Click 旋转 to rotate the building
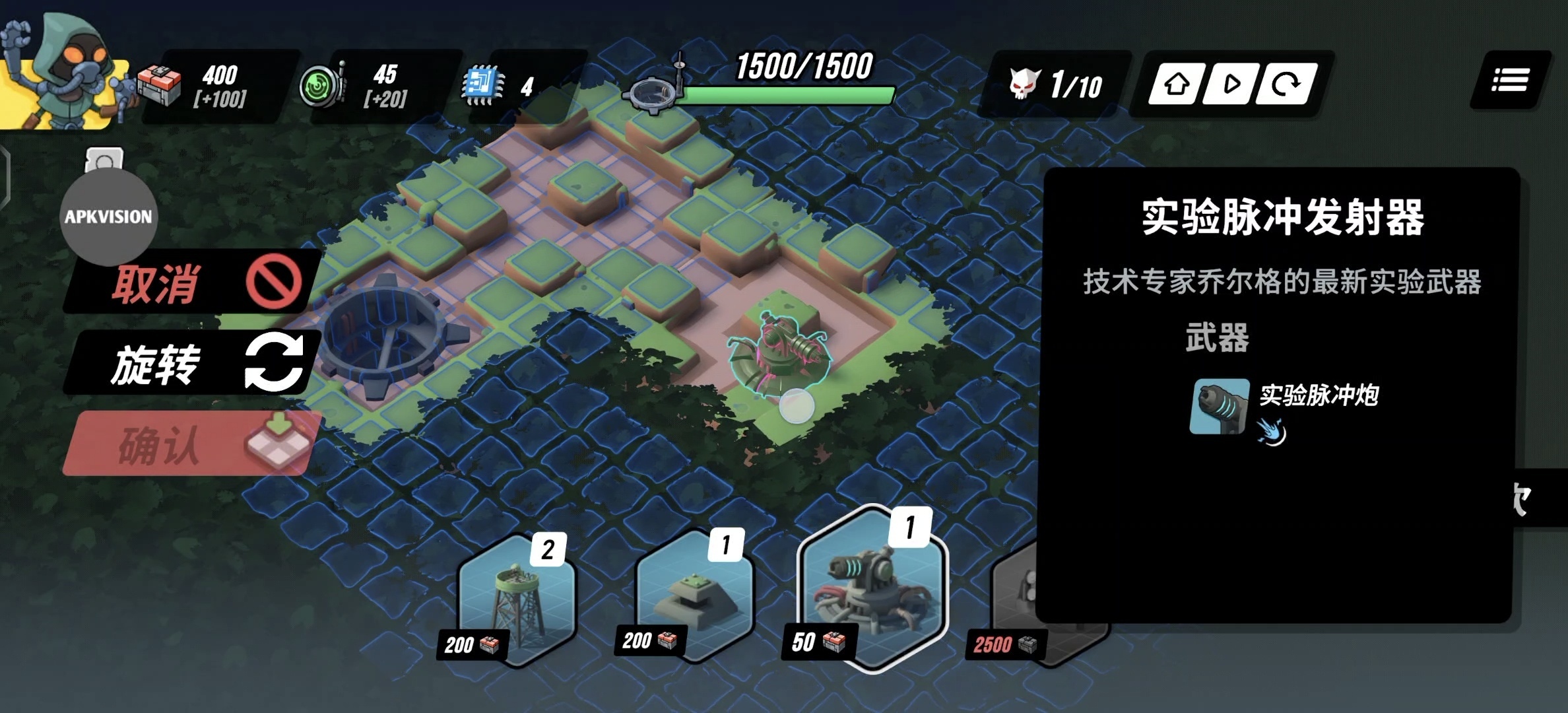 click(185, 364)
